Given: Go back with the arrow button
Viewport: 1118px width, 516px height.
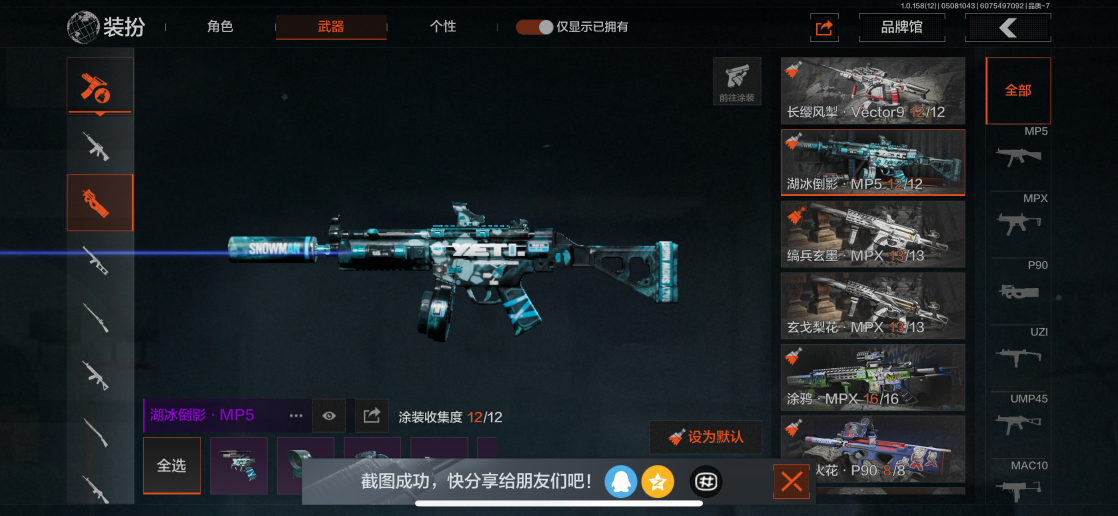Looking at the screenshot, I should pos(1007,28).
